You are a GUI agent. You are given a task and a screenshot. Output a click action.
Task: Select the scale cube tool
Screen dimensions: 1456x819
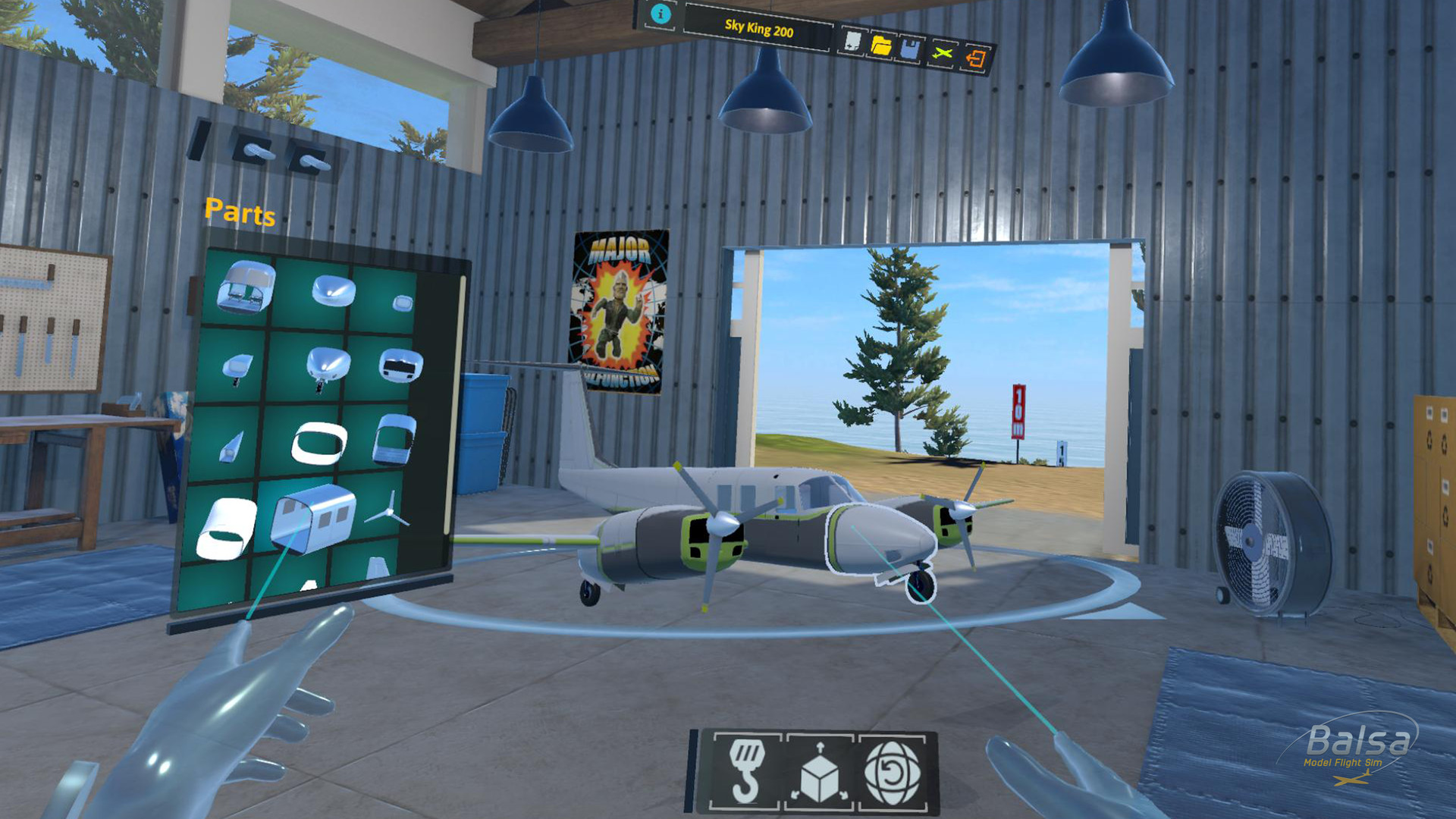tap(820, 771)
